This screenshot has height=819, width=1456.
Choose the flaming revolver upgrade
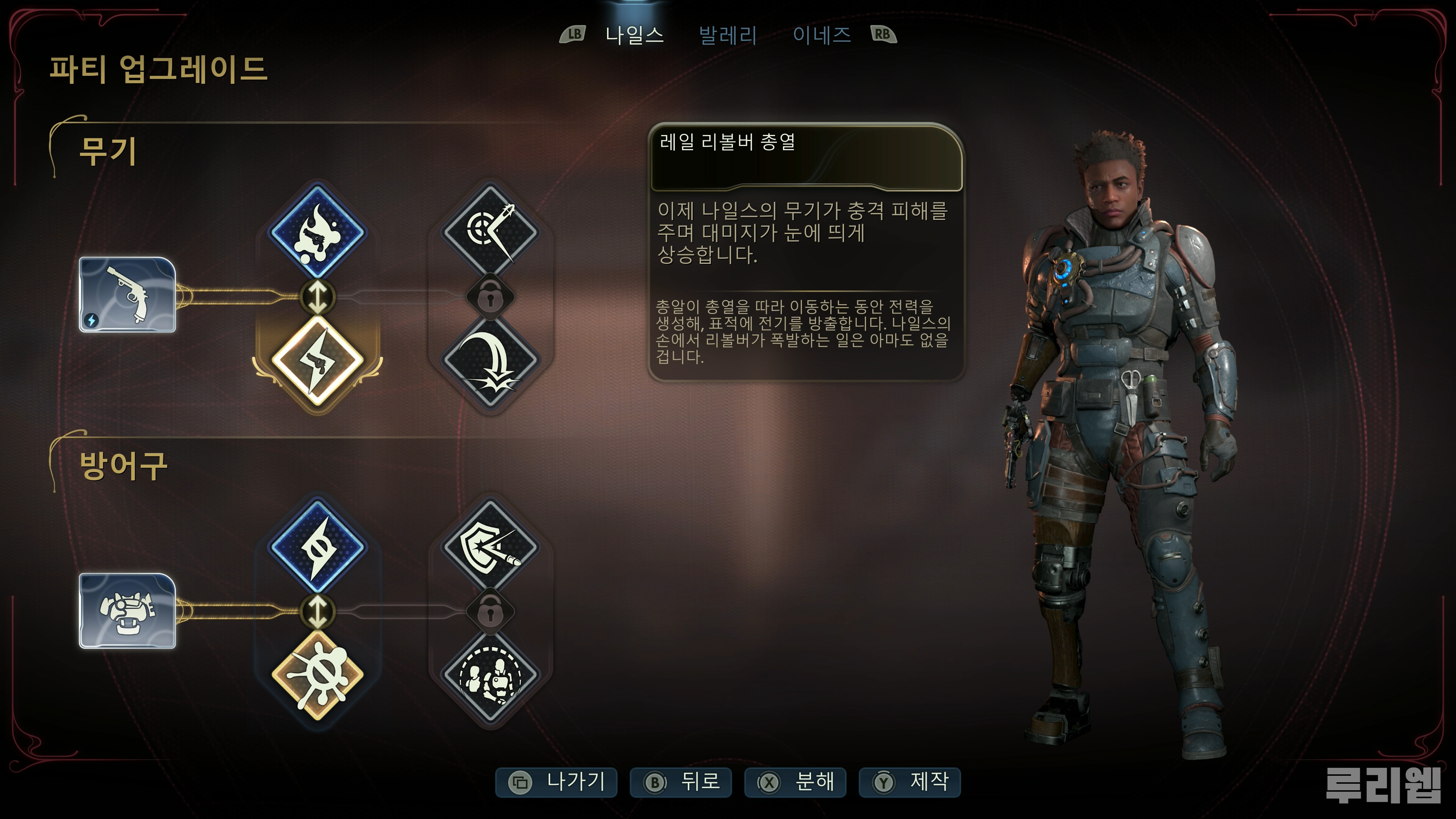tap(317, 232)
